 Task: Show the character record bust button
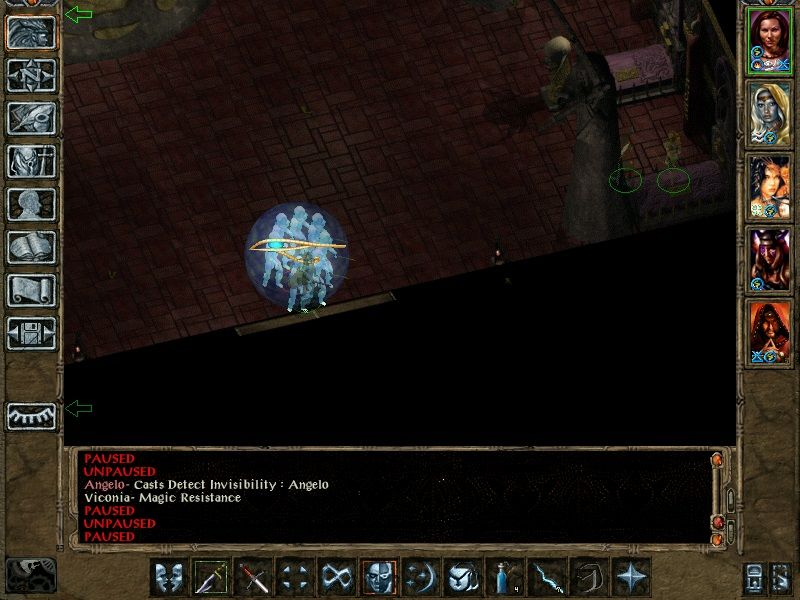(x=31, y=204)
